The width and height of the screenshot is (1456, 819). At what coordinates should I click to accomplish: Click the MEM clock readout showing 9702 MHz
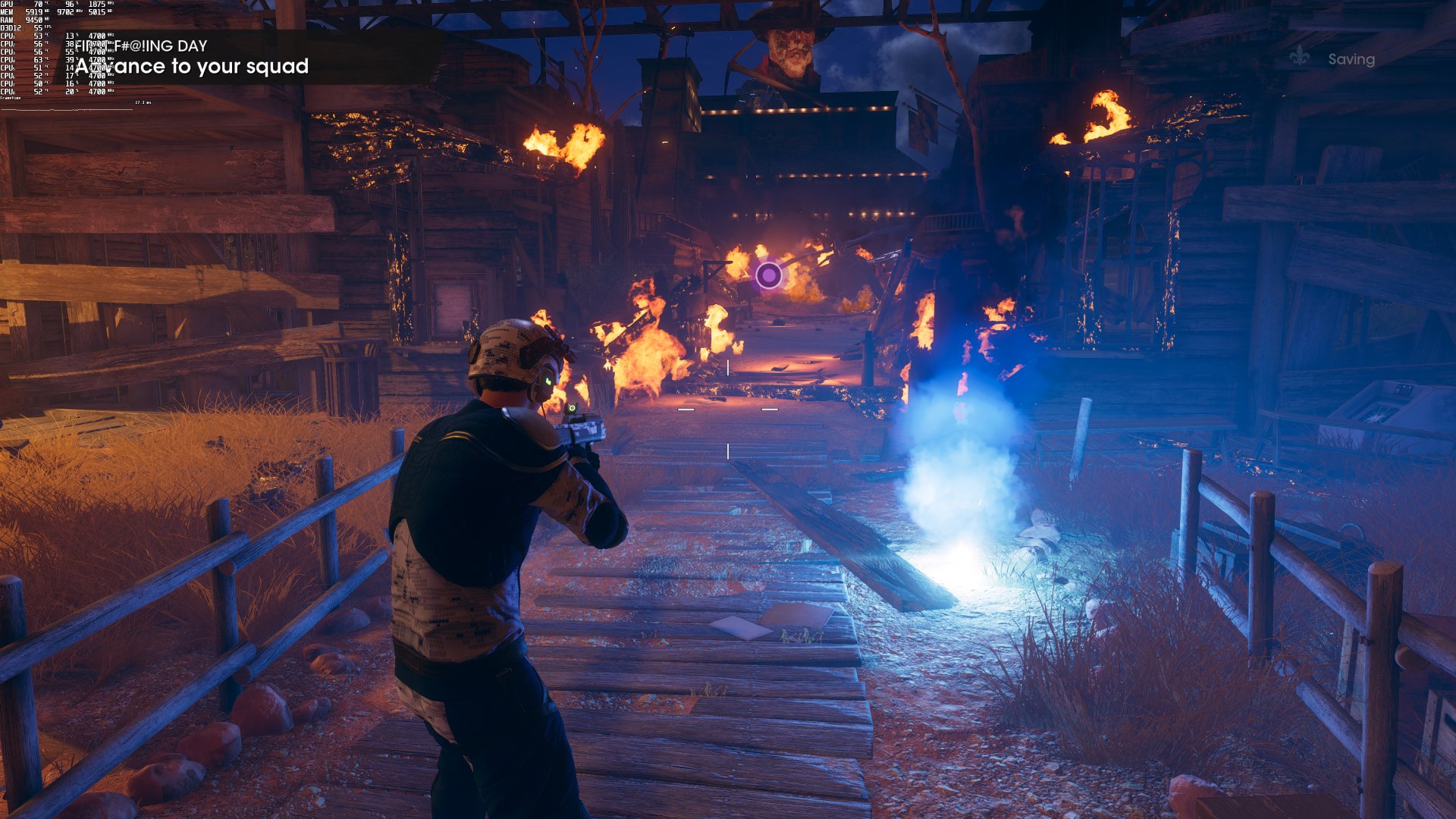[x=66, y=11]
